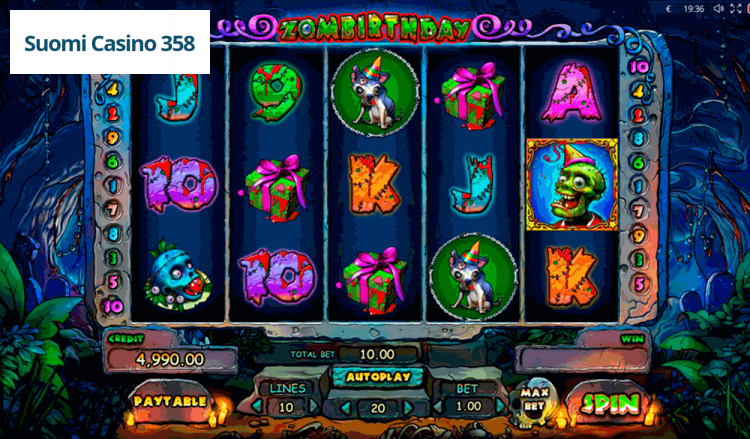
Task: Click the euro currency icon
Action: (668, 8)
